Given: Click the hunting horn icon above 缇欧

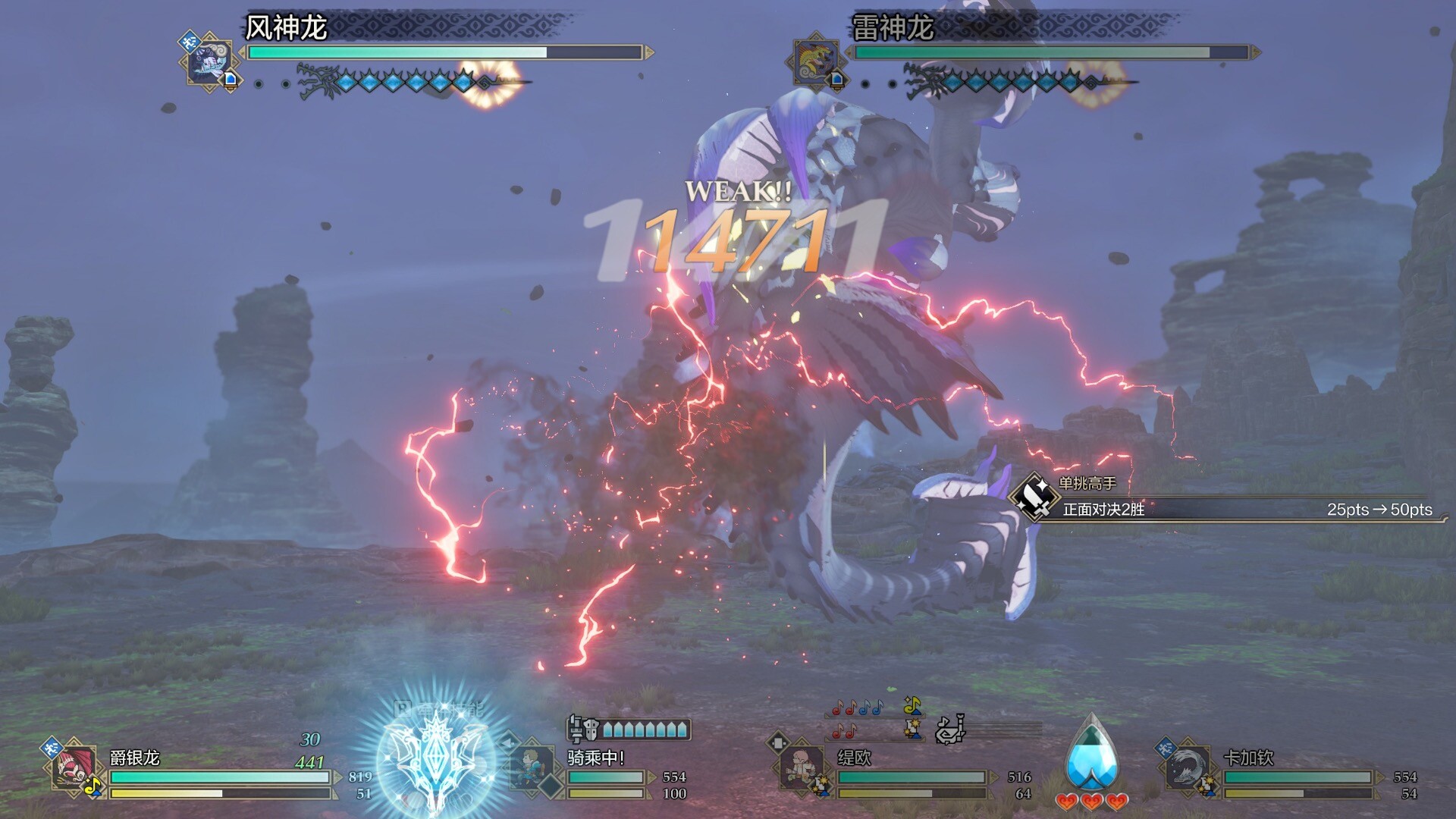Looking at the screenshot, I should pyautogui.click(x=949, y=730).
